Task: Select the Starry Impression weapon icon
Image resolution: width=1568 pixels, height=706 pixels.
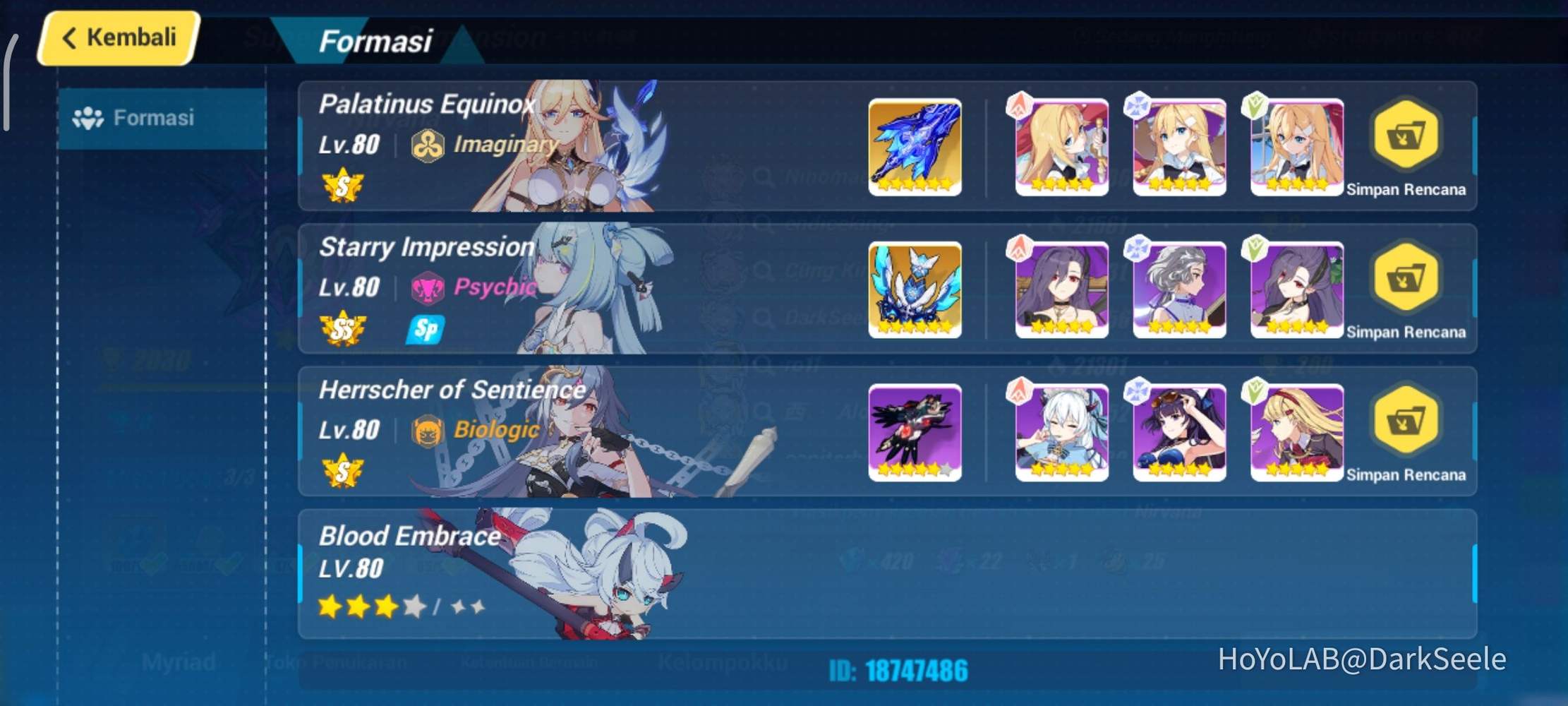Action: 915,289
